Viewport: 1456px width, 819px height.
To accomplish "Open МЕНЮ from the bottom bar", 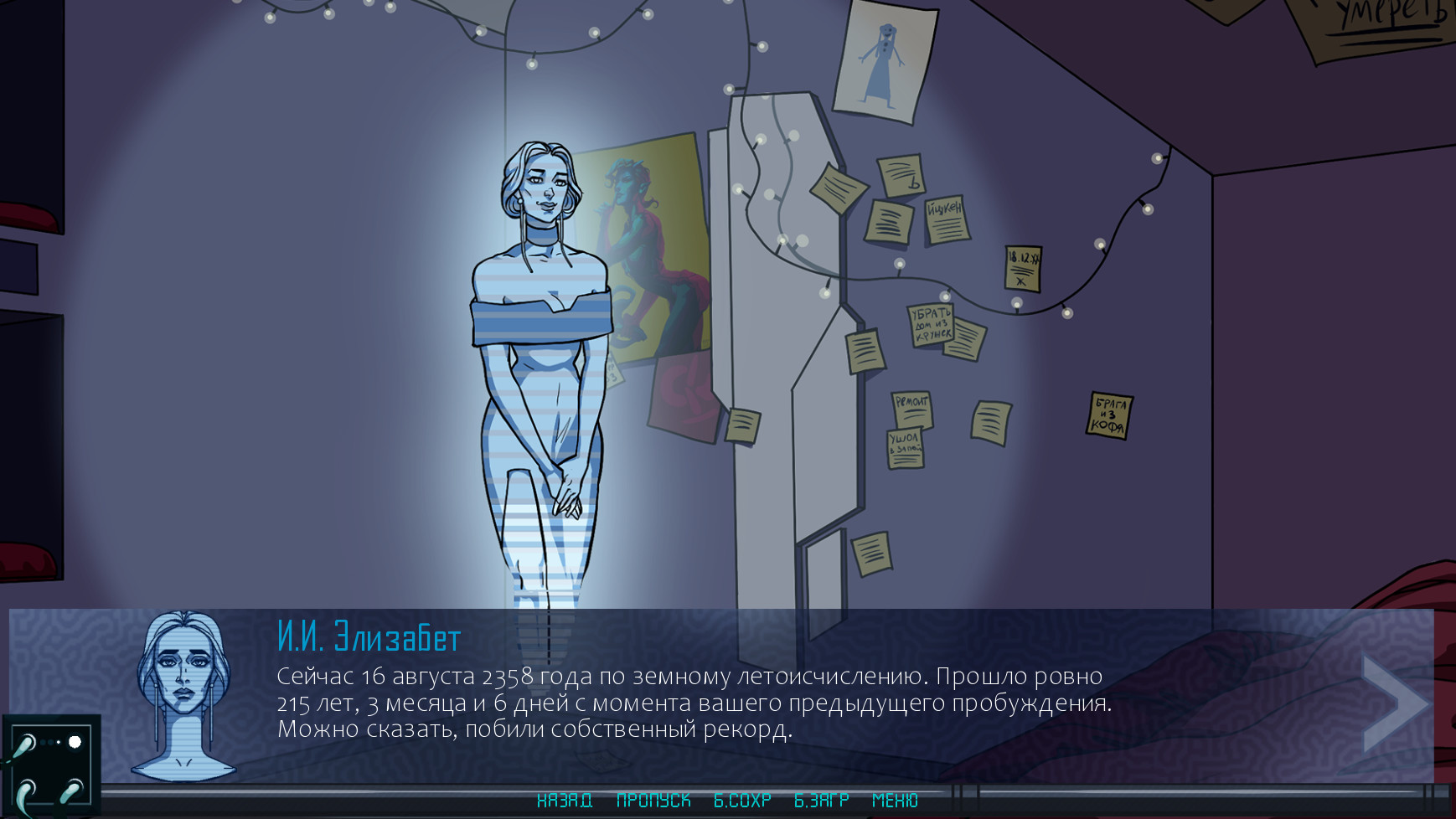I will [x=893, y=801].
